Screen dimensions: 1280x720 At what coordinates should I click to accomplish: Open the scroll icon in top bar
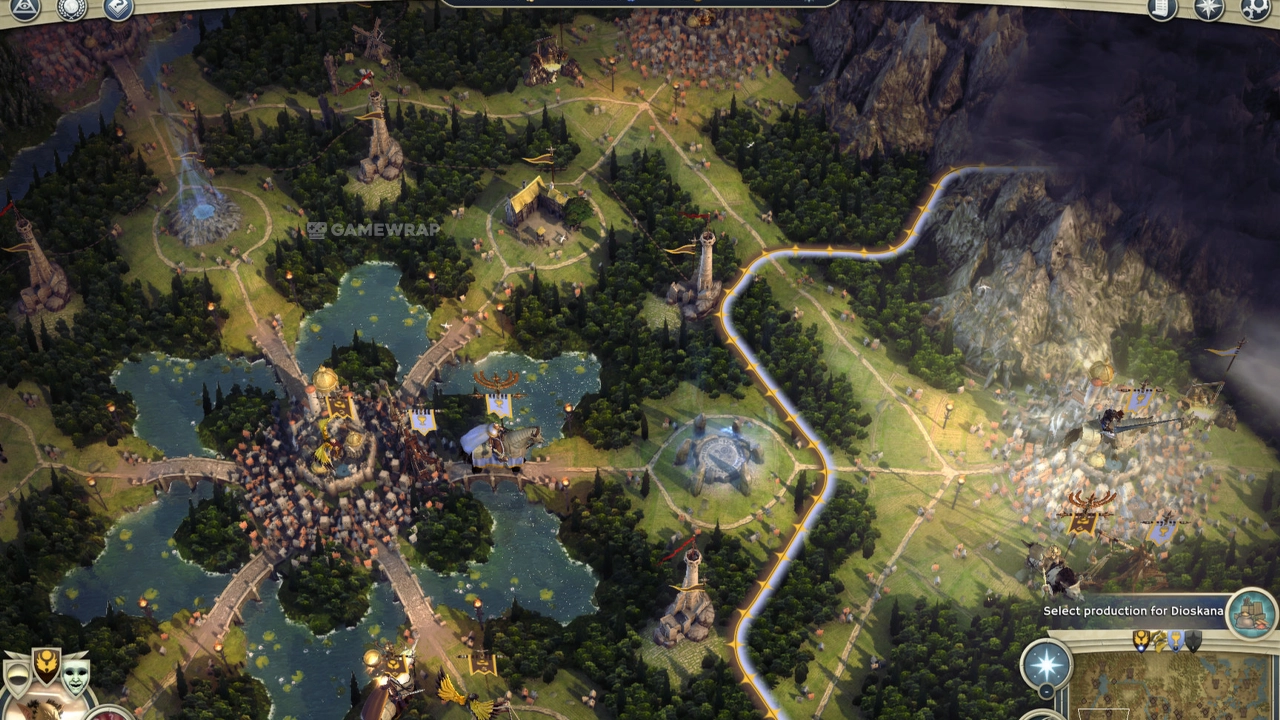[x=1161, y=9]
